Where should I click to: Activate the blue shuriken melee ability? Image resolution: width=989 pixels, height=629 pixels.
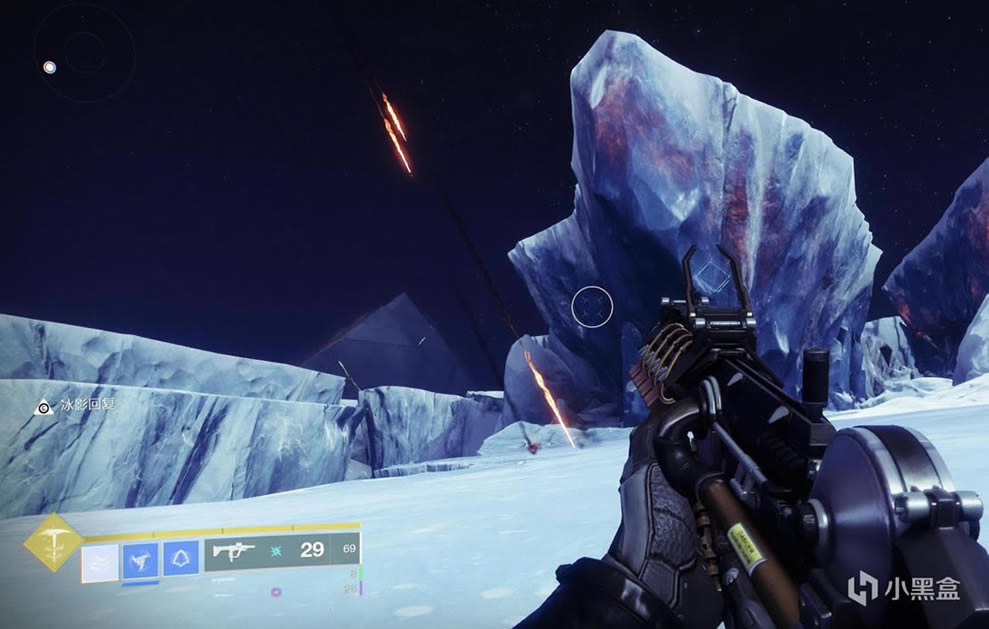(x=139, y=558)
